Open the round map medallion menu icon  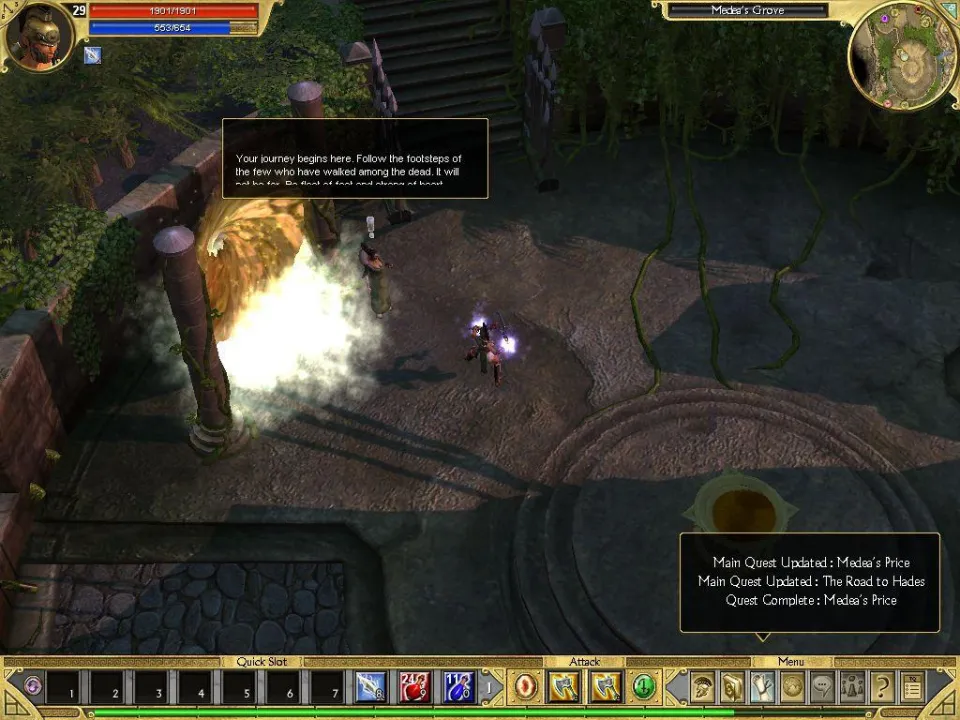pos(792,686)
